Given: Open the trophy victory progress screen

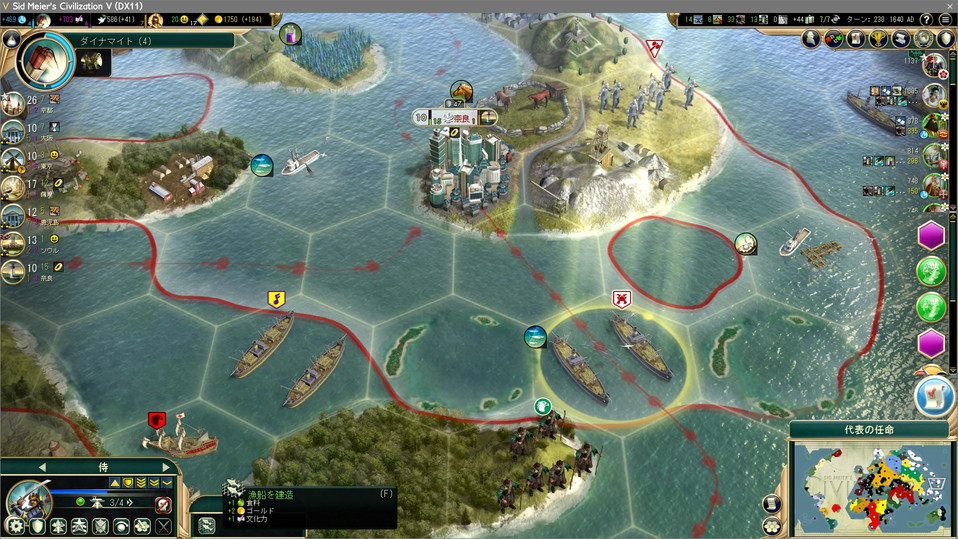Looking at the screenshot, I should (881, 39).
